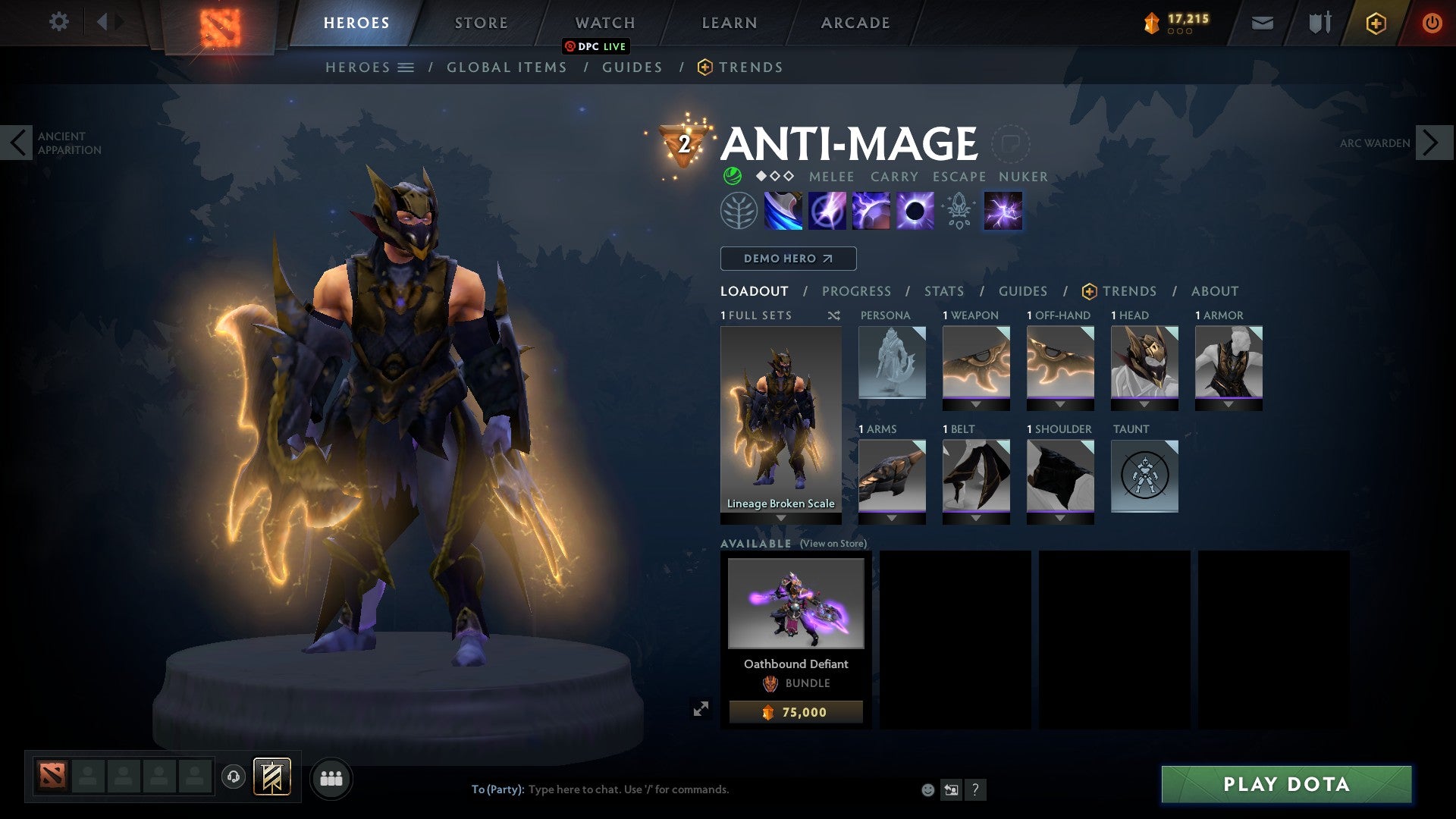Click the Demo Hero button
The image size is (1456, 819).
[787, 259]
